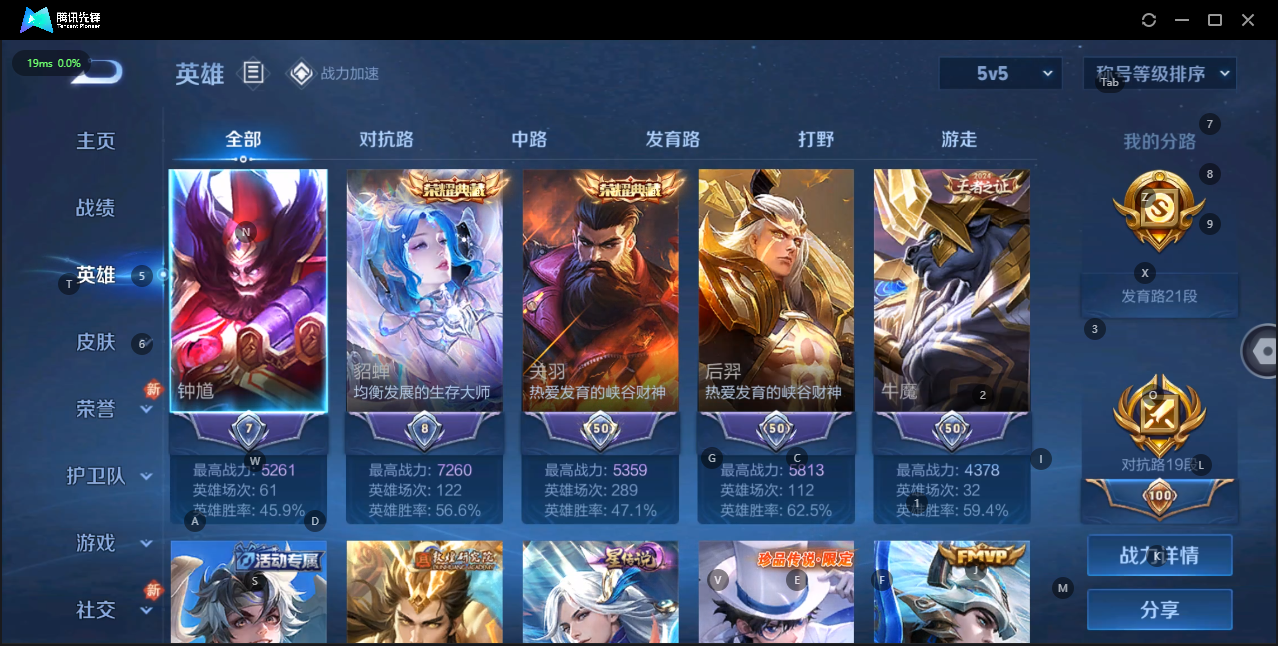Go to the 战绩 sidebar section

96,208
